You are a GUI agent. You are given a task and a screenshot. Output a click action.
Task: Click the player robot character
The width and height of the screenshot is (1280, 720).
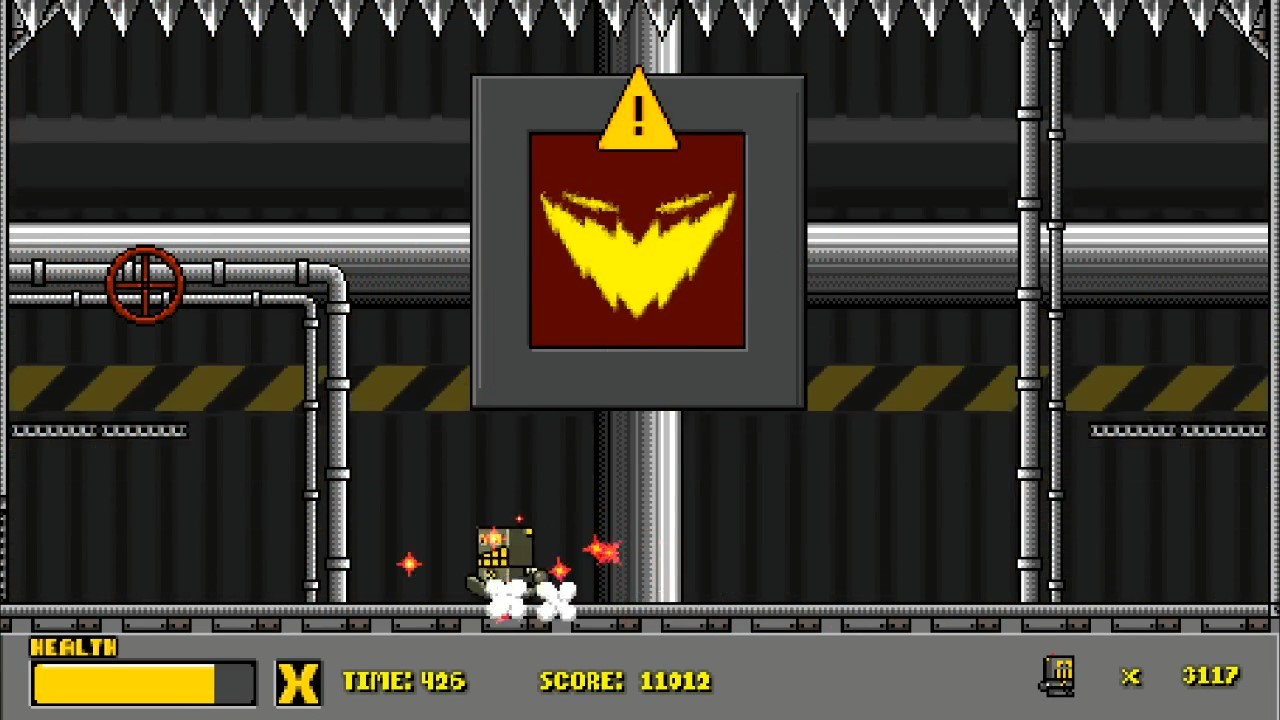(503, 555)
